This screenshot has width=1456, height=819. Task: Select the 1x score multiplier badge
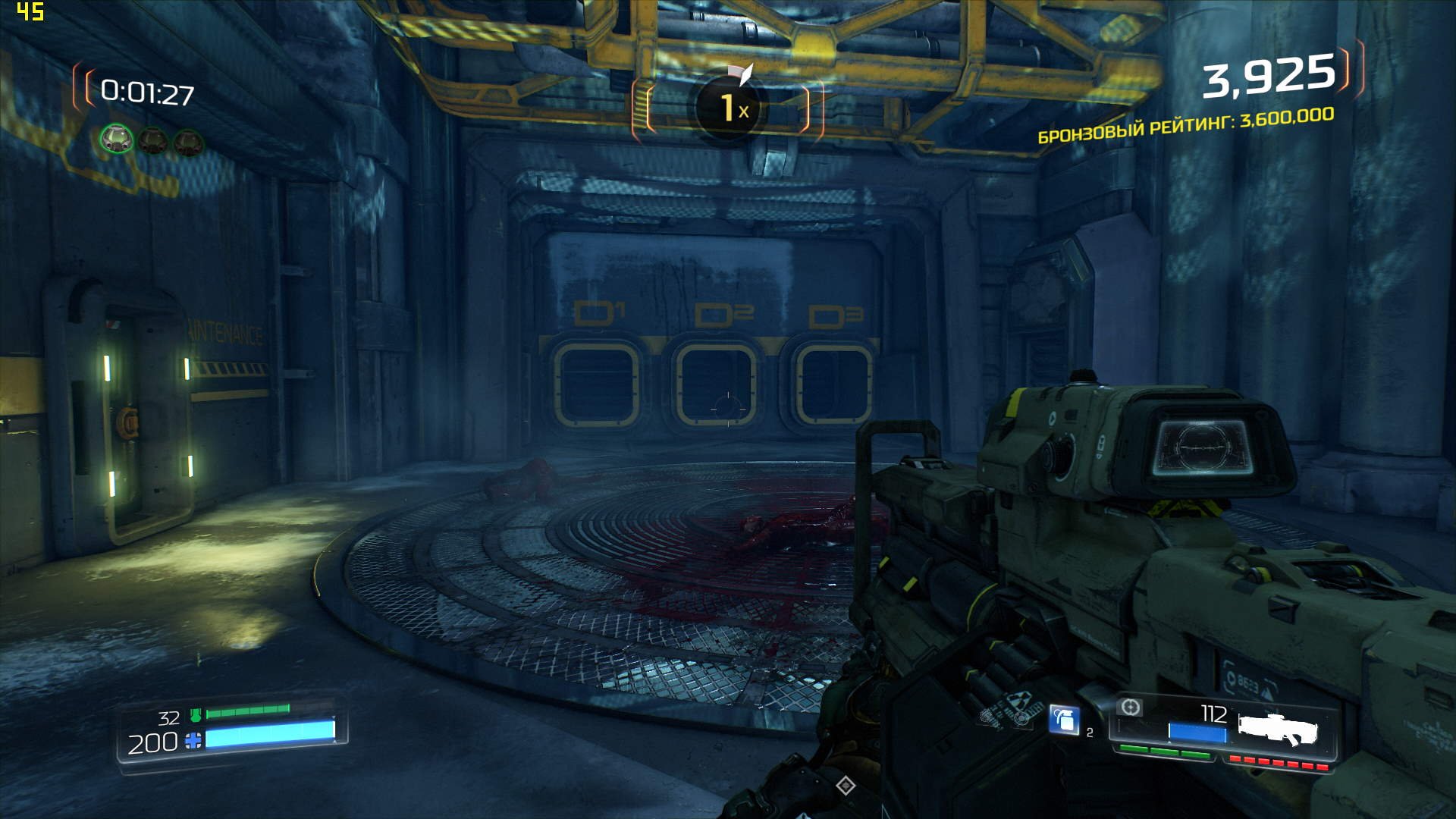pyautogui.click(x=728, y=108)
